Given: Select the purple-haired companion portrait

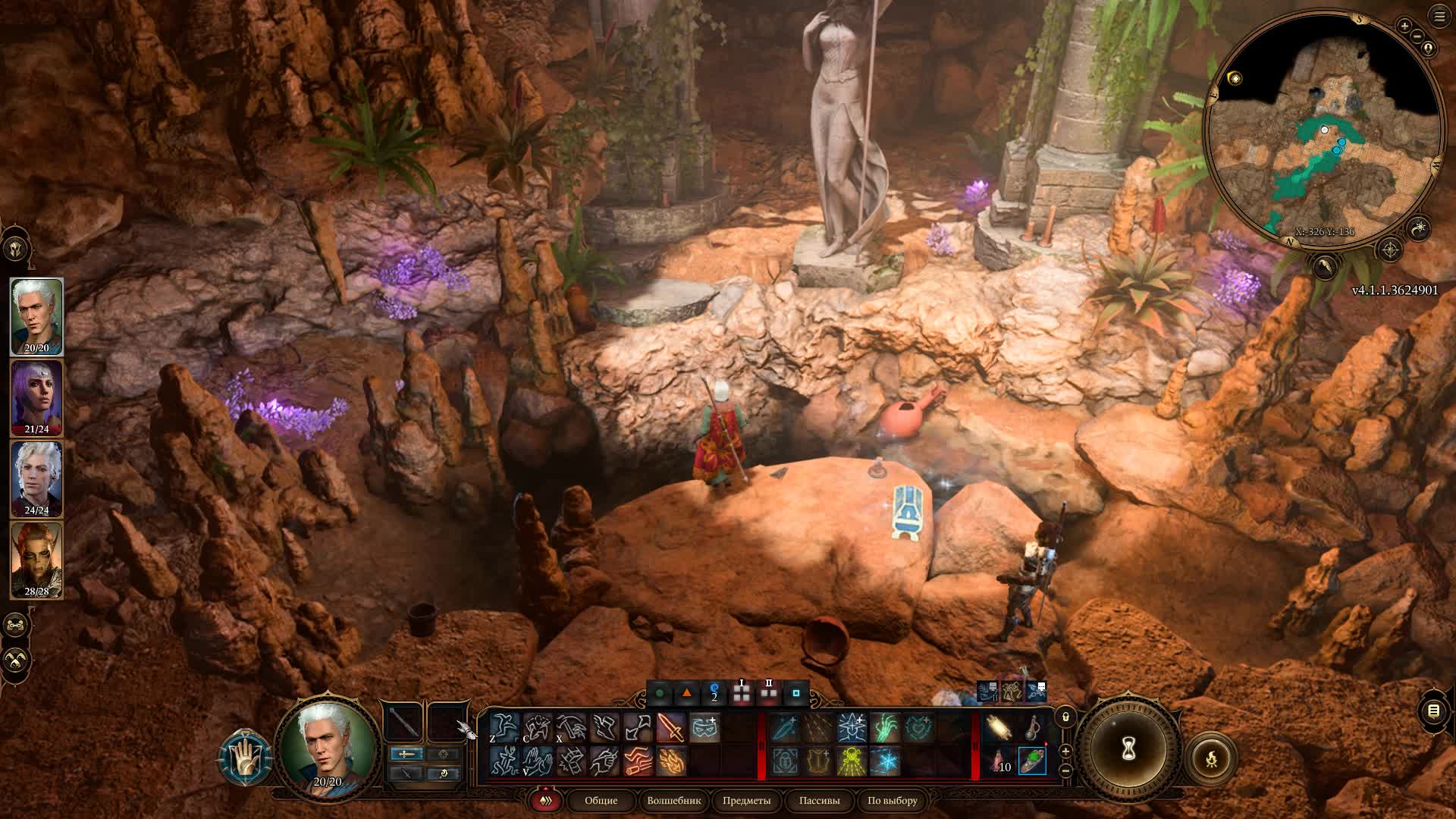Looking at the screenshot, I should (36, 397).
